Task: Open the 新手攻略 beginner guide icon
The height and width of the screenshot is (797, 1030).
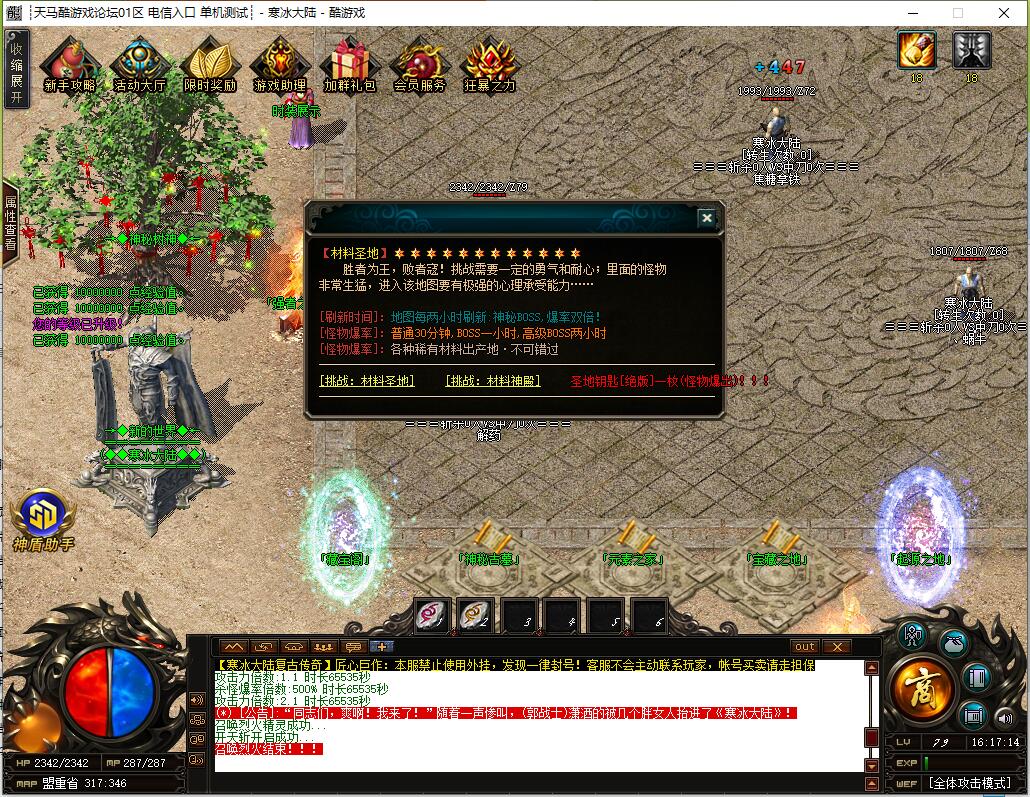Action: (x=69, y=66)
